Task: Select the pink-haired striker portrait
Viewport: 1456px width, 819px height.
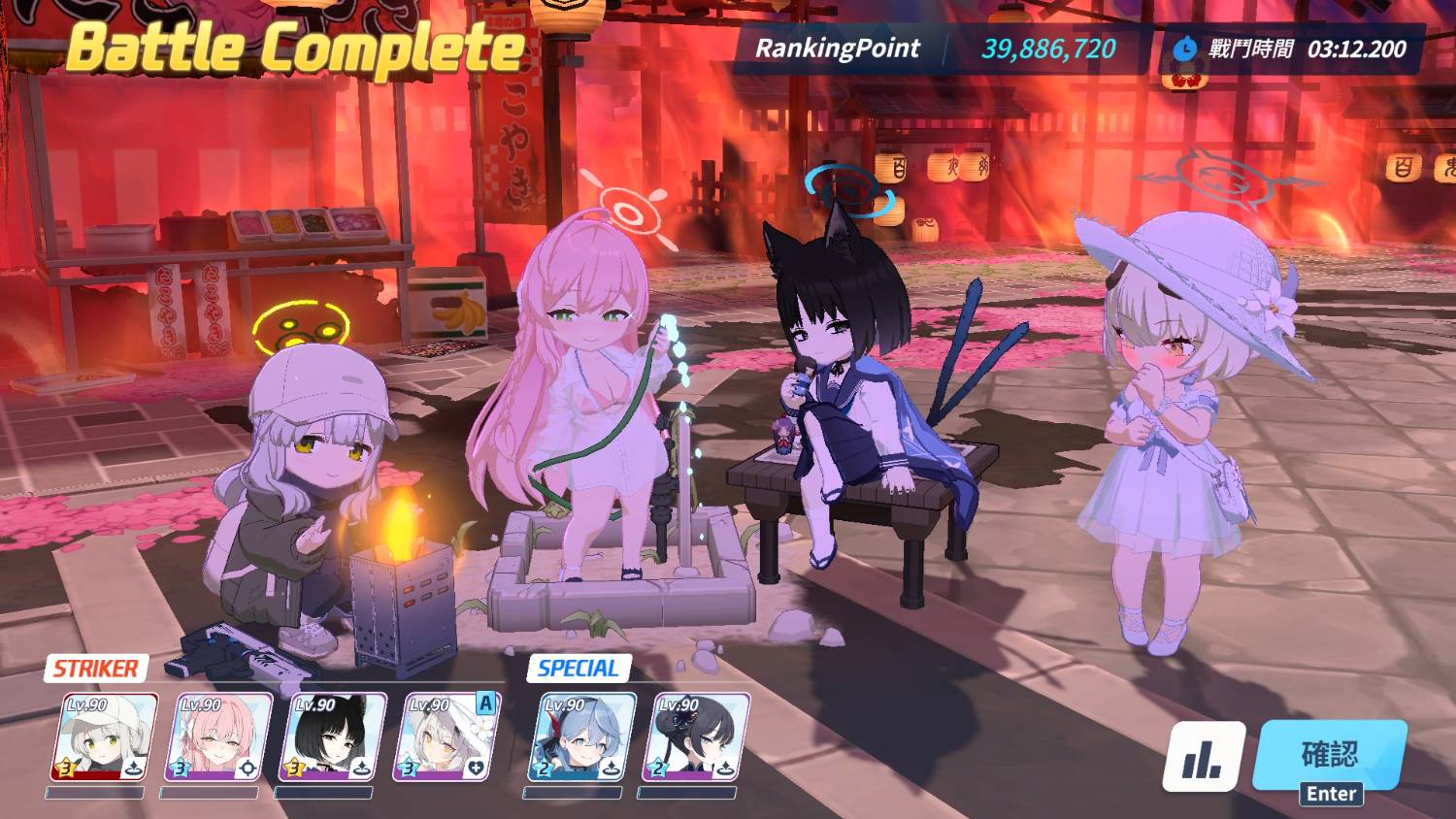Action: pyautogui.click(x=216, y=737)
